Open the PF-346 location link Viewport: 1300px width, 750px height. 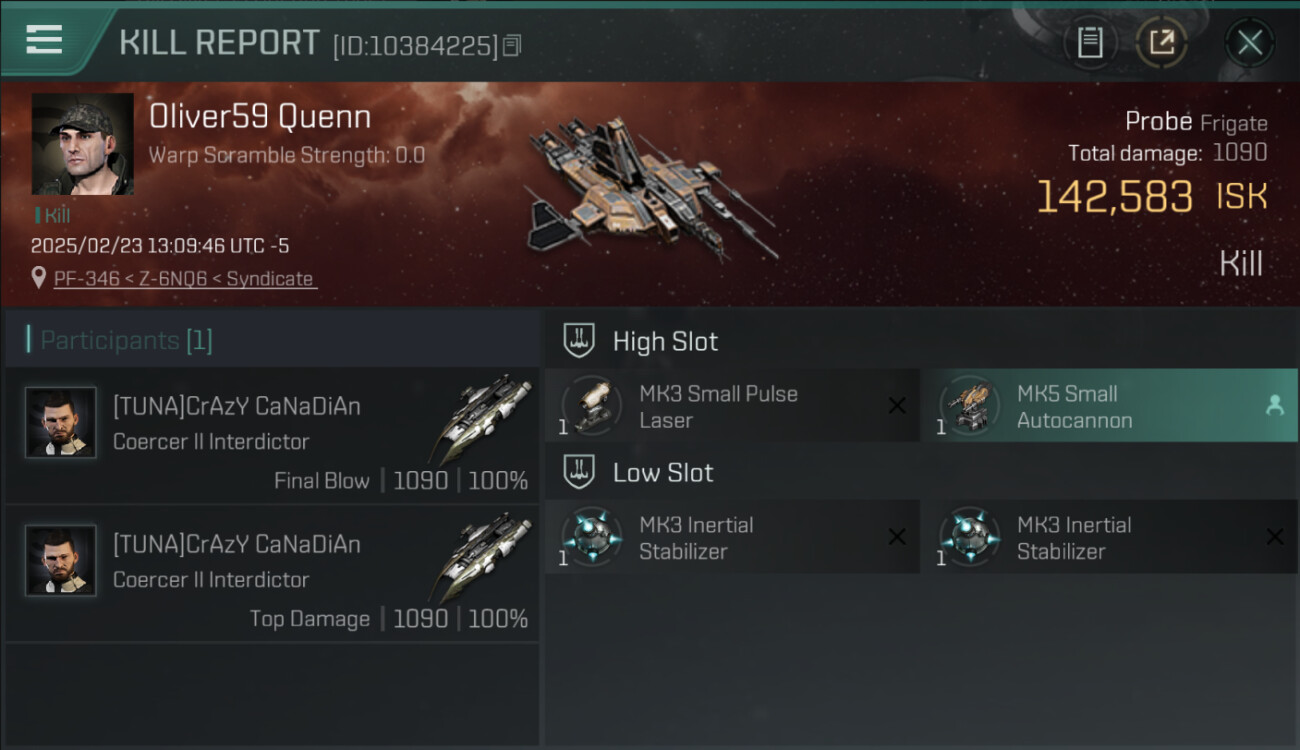(x=183, y=279)
